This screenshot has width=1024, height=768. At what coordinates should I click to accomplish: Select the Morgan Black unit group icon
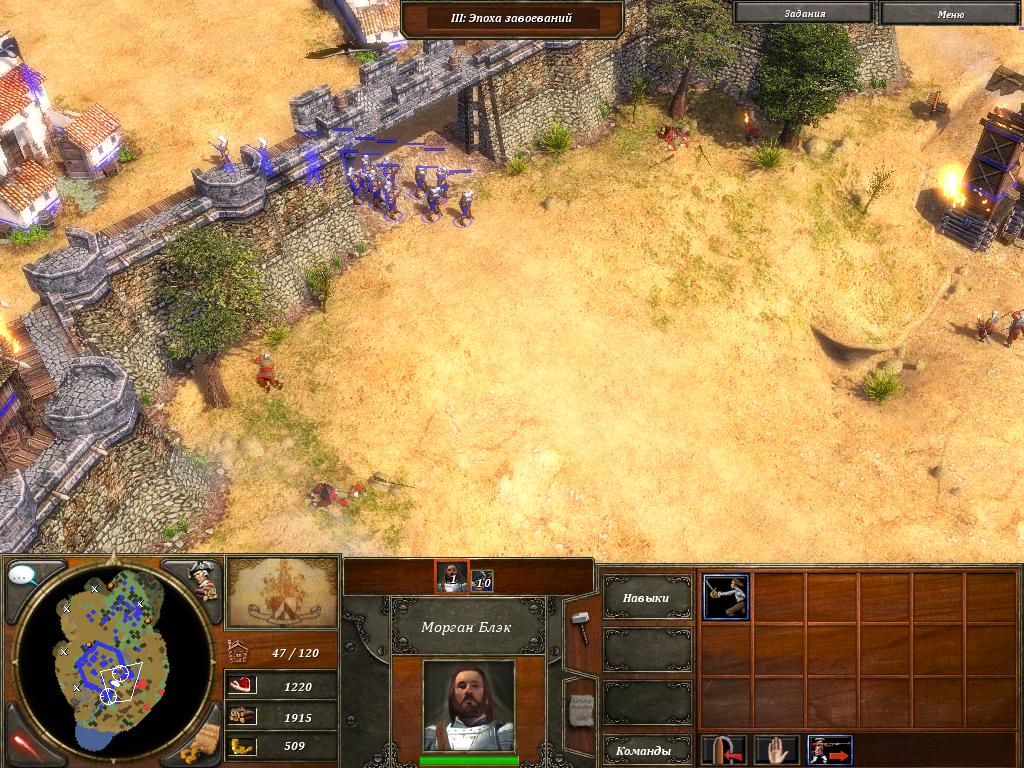point(451,576)
